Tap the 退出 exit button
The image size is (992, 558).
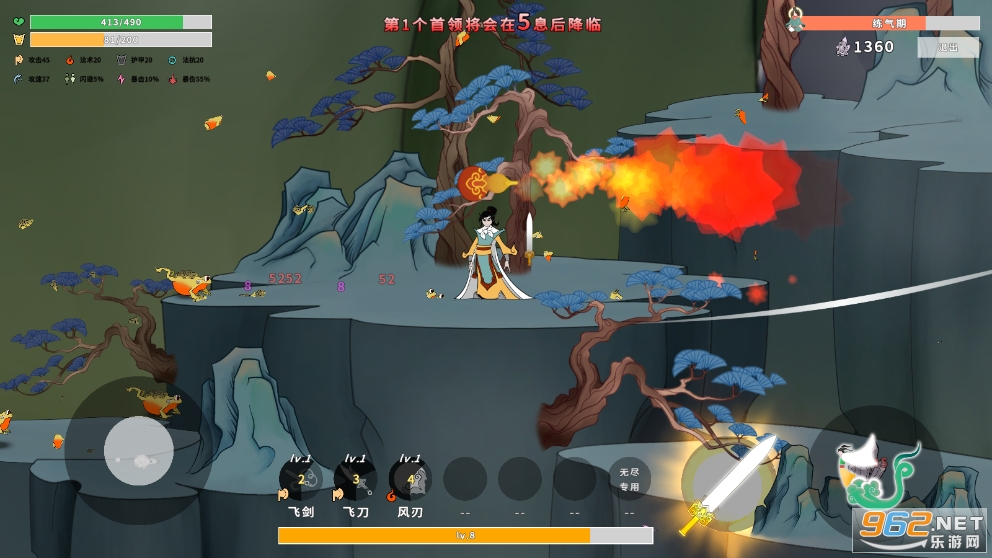click(x=947, y=47)
